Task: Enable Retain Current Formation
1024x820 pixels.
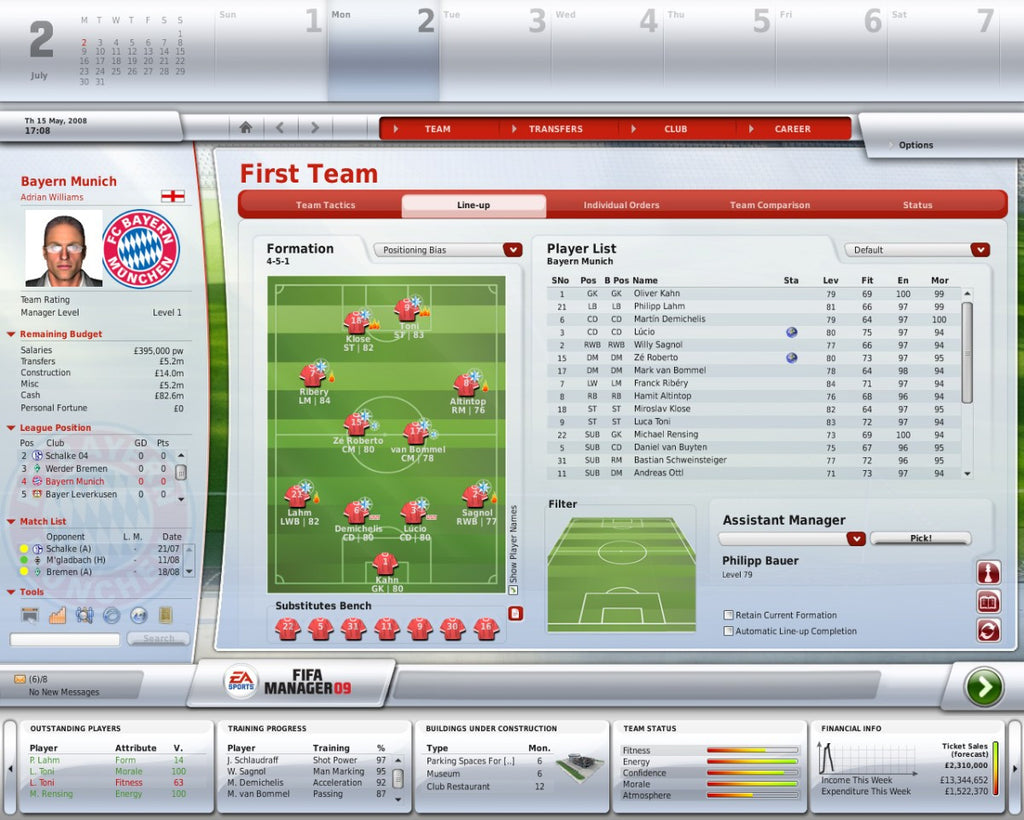Action: tap(729, 615)
